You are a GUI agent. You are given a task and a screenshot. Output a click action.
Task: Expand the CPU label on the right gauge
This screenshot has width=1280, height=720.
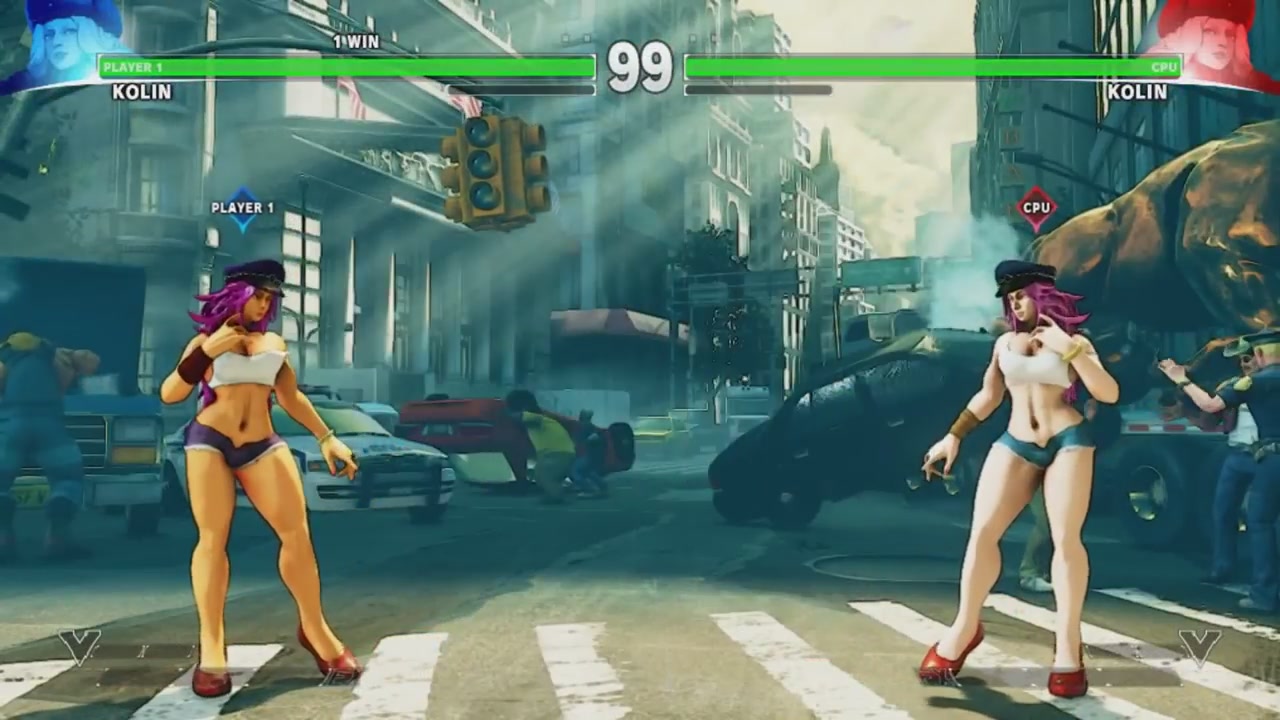pos(1164,67)
